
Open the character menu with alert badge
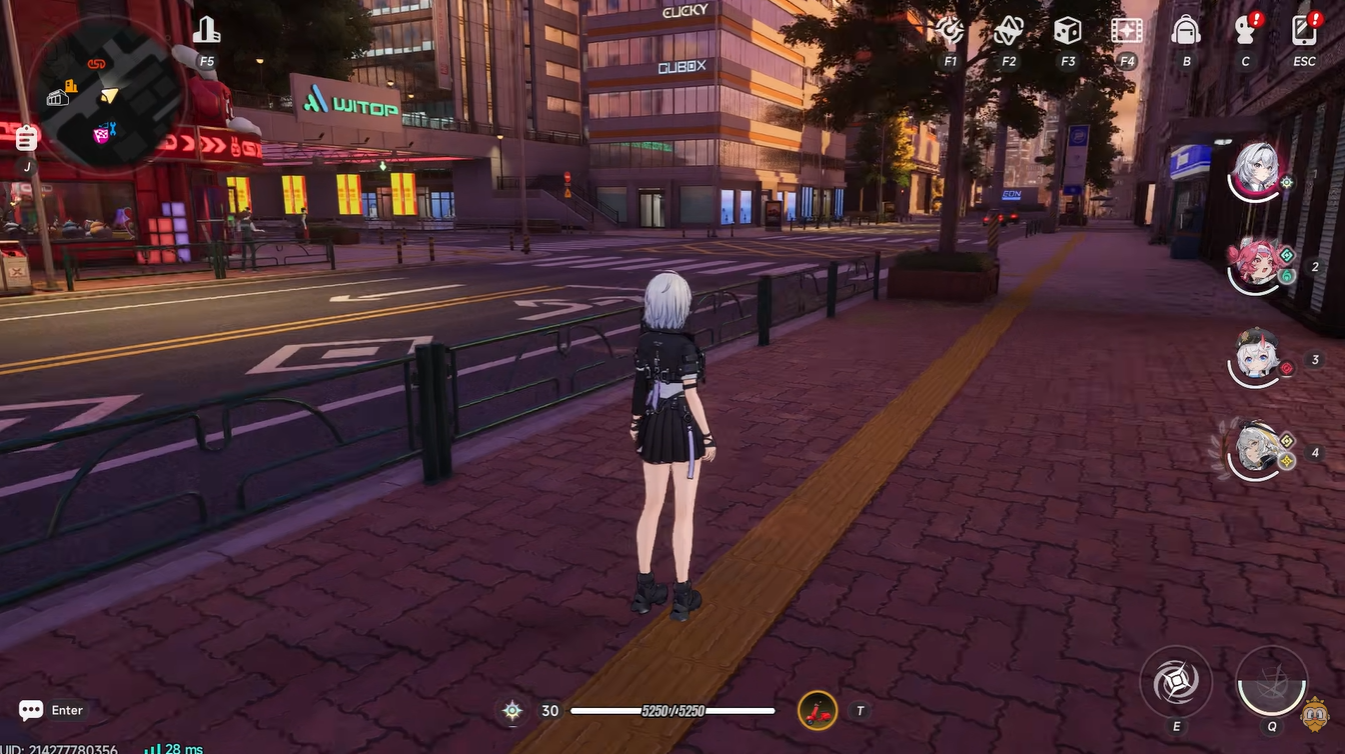pos(1245,31)
